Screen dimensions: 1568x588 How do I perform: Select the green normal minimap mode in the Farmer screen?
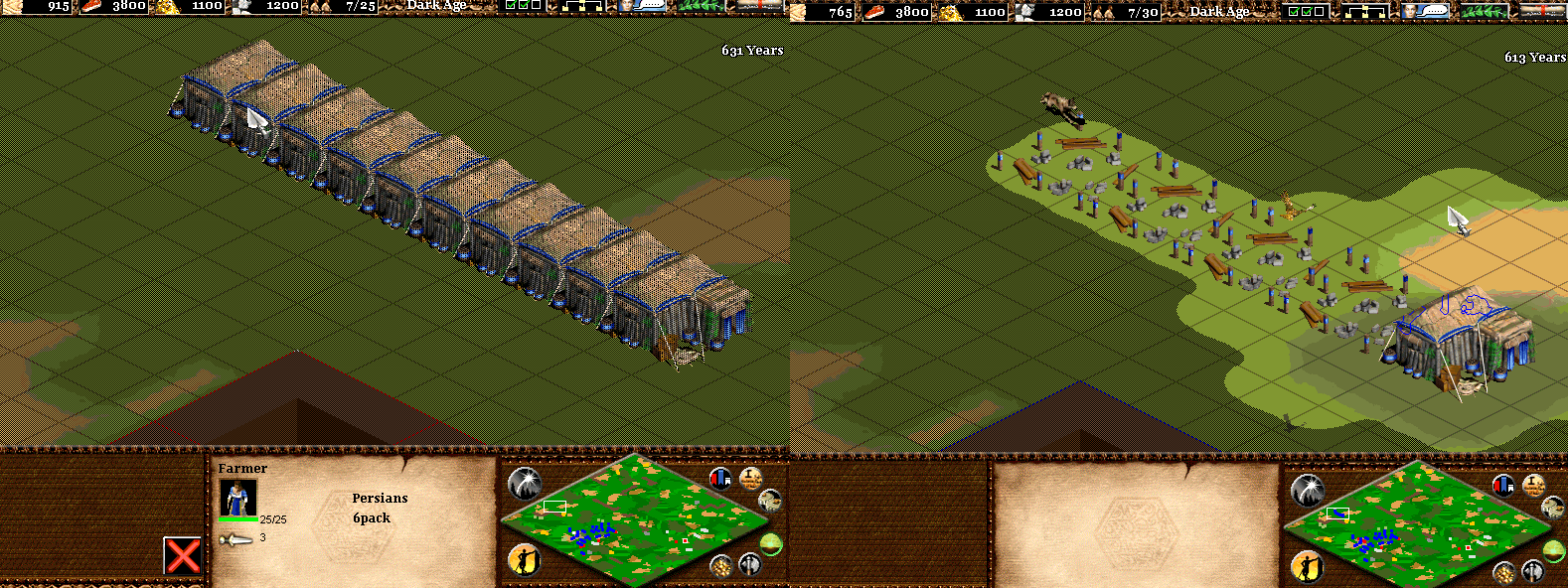(x=771, y=543)
